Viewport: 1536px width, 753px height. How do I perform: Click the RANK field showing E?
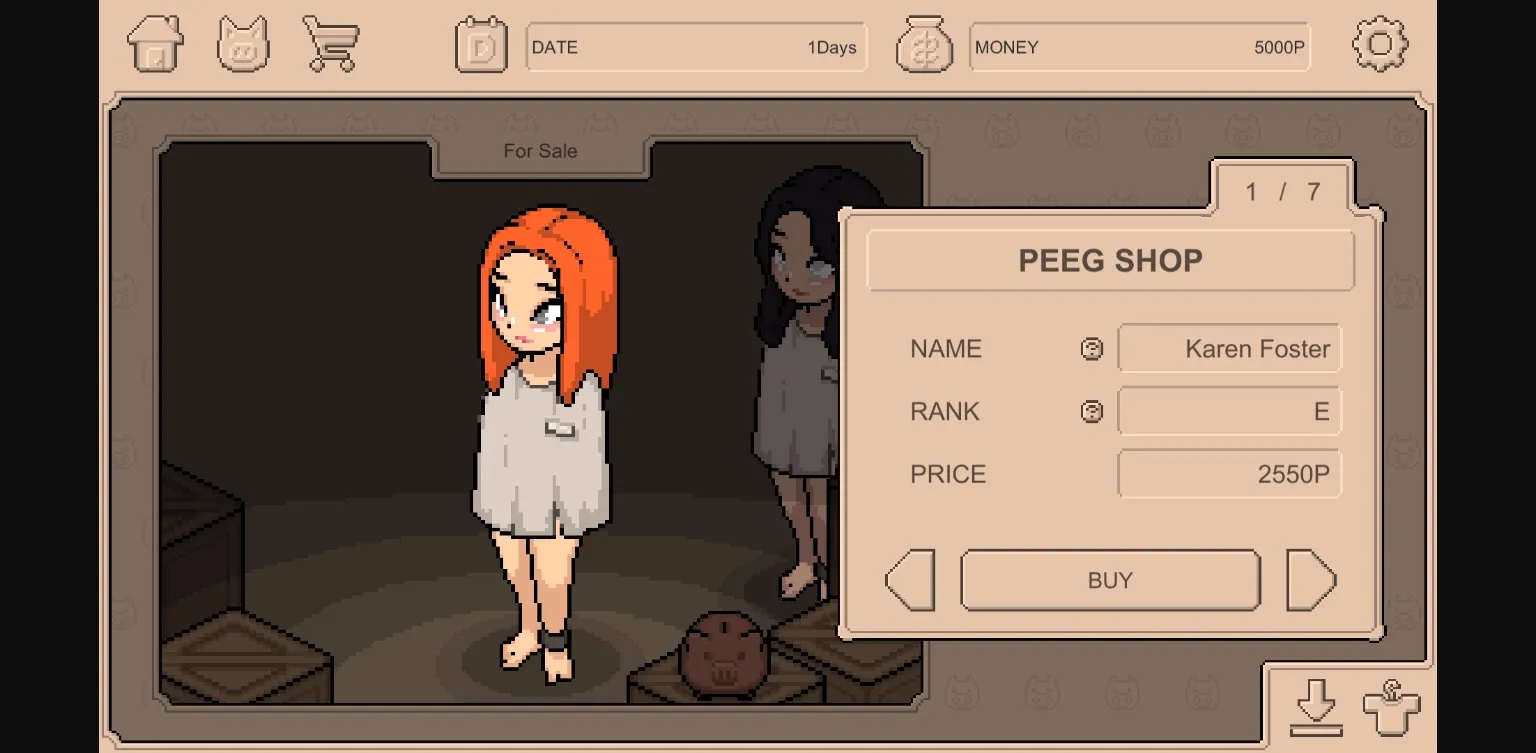1229,411
